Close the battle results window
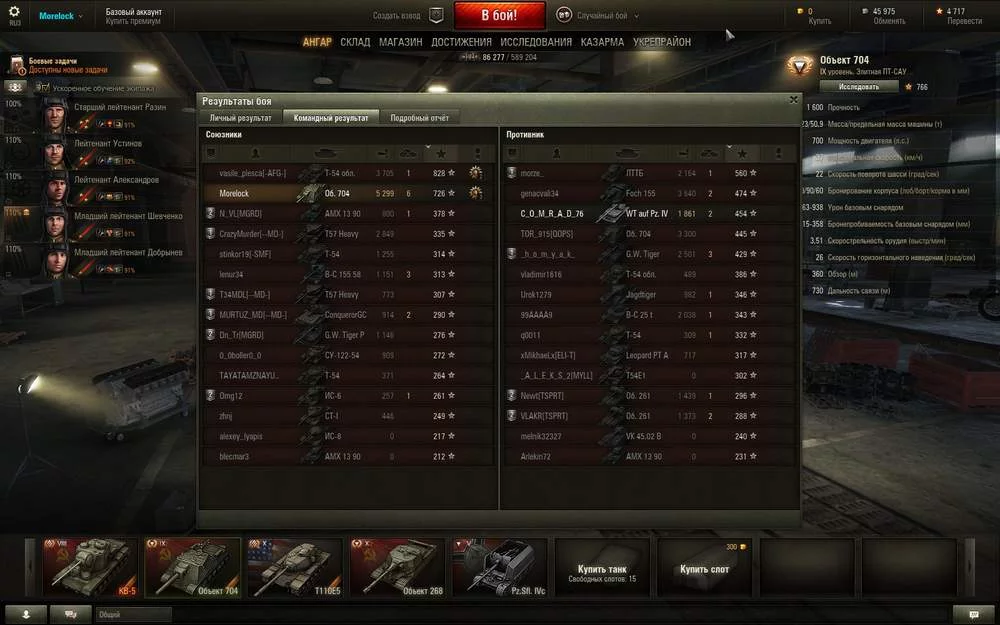 (794, 100)
